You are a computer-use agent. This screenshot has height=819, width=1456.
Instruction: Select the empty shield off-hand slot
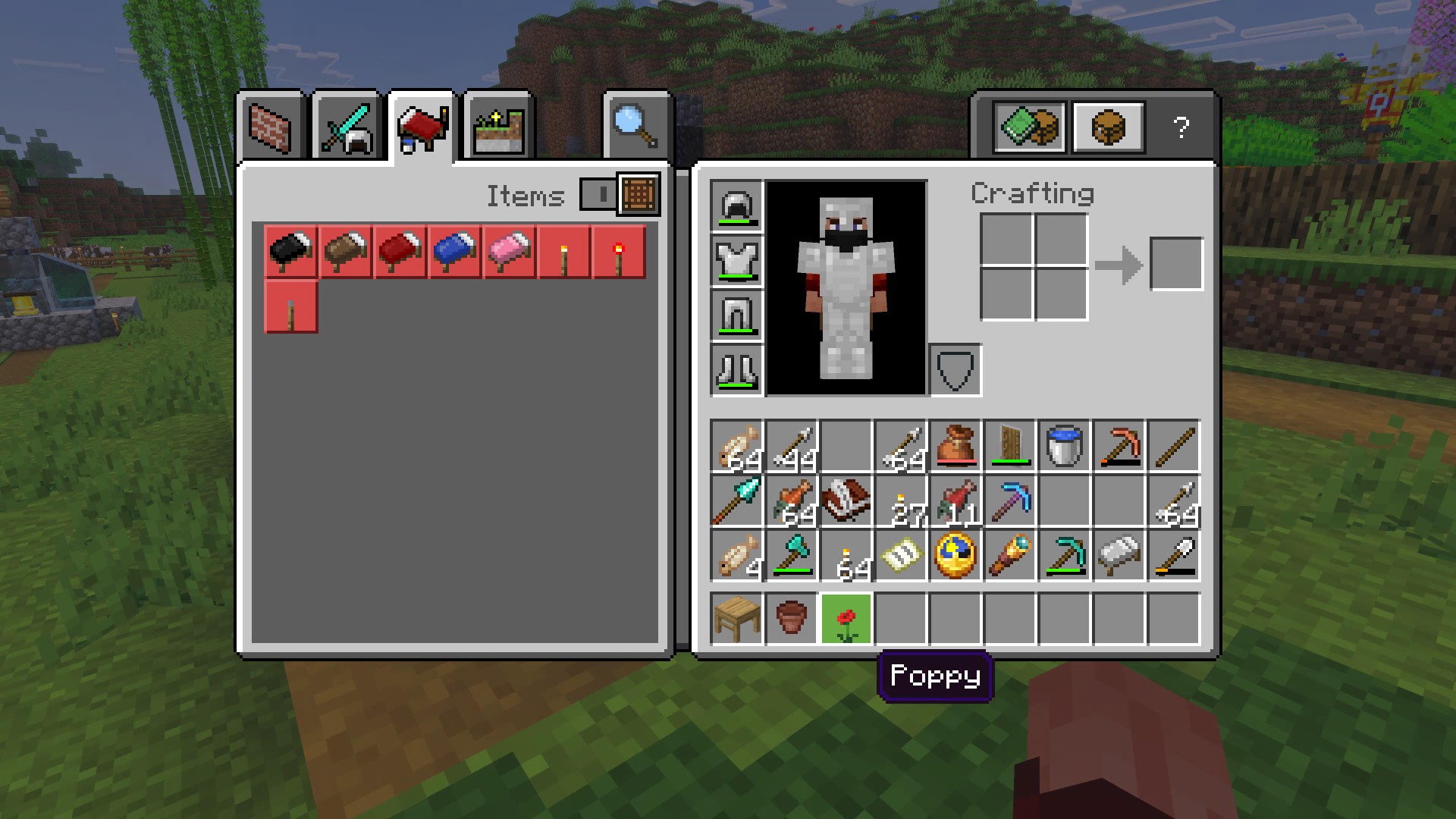pos(955,370)
